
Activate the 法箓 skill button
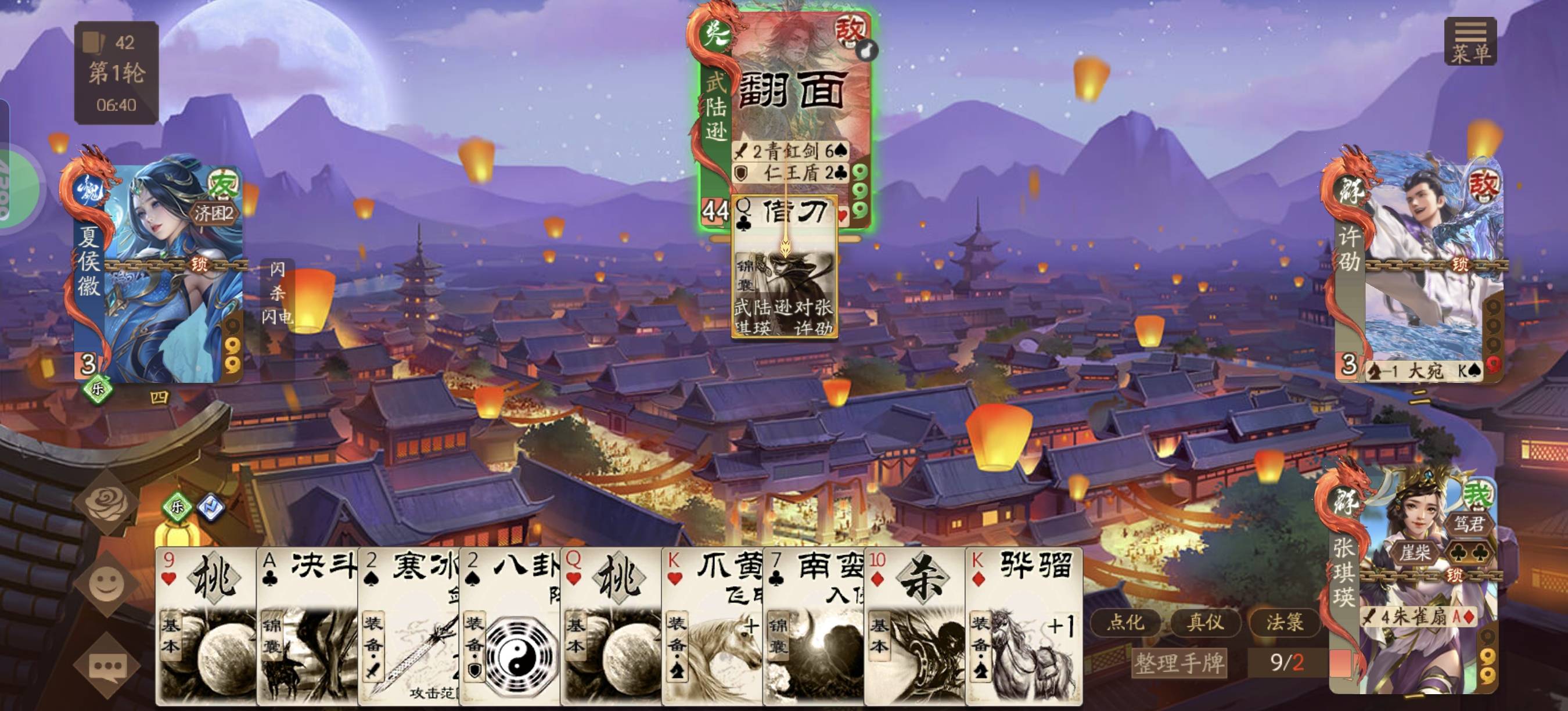coord(1285,622)
